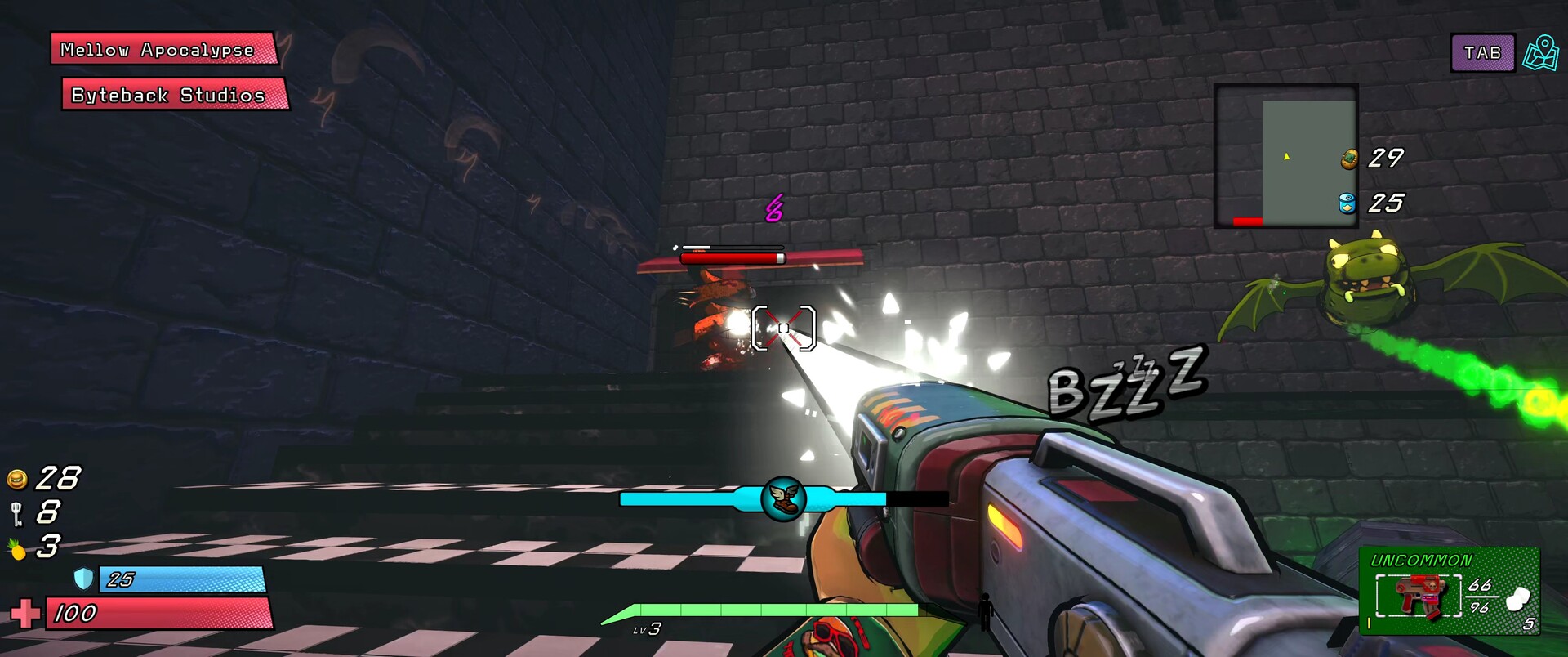The height and width of the screenshot is (657, 1568).
Task: Open the map using the map icon
Action: 1540,53
